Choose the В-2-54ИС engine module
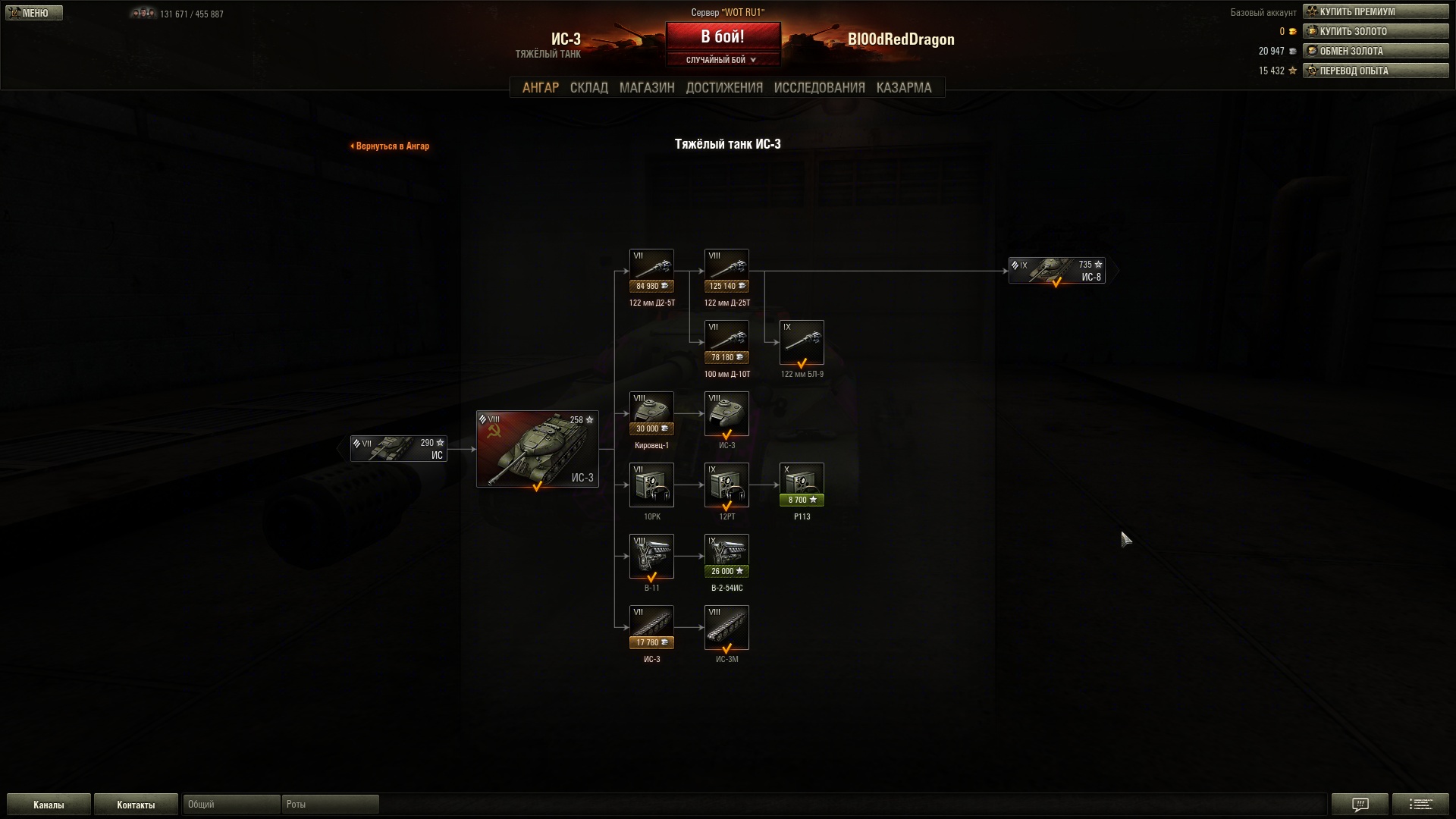The image size is (1456, 819). coord(726,557)
